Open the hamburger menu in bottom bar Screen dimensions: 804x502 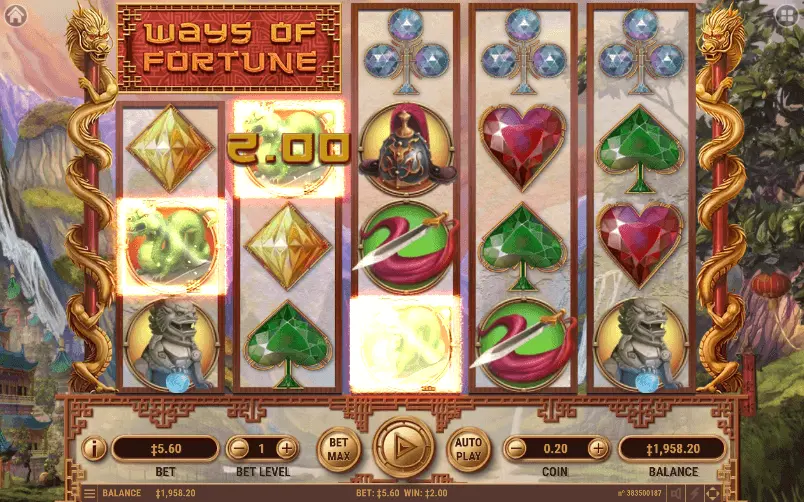[88, 493]
